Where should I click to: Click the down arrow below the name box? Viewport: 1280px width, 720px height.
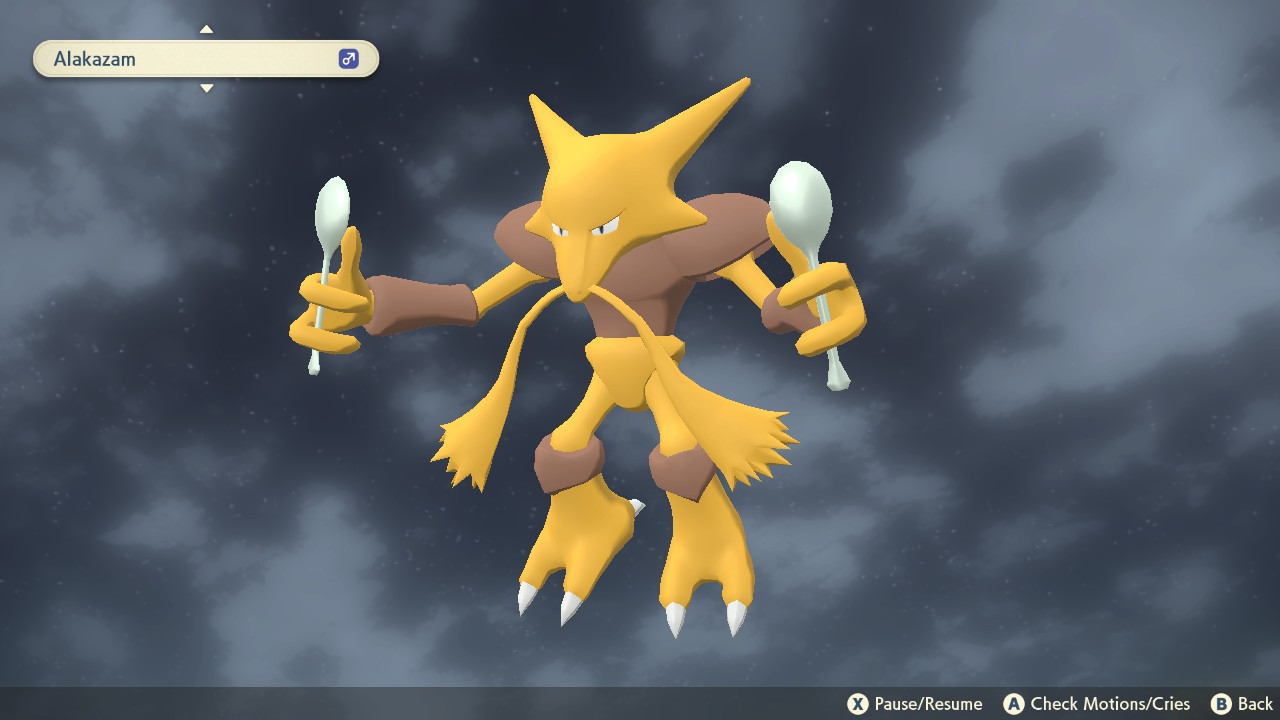click(206, 88)
